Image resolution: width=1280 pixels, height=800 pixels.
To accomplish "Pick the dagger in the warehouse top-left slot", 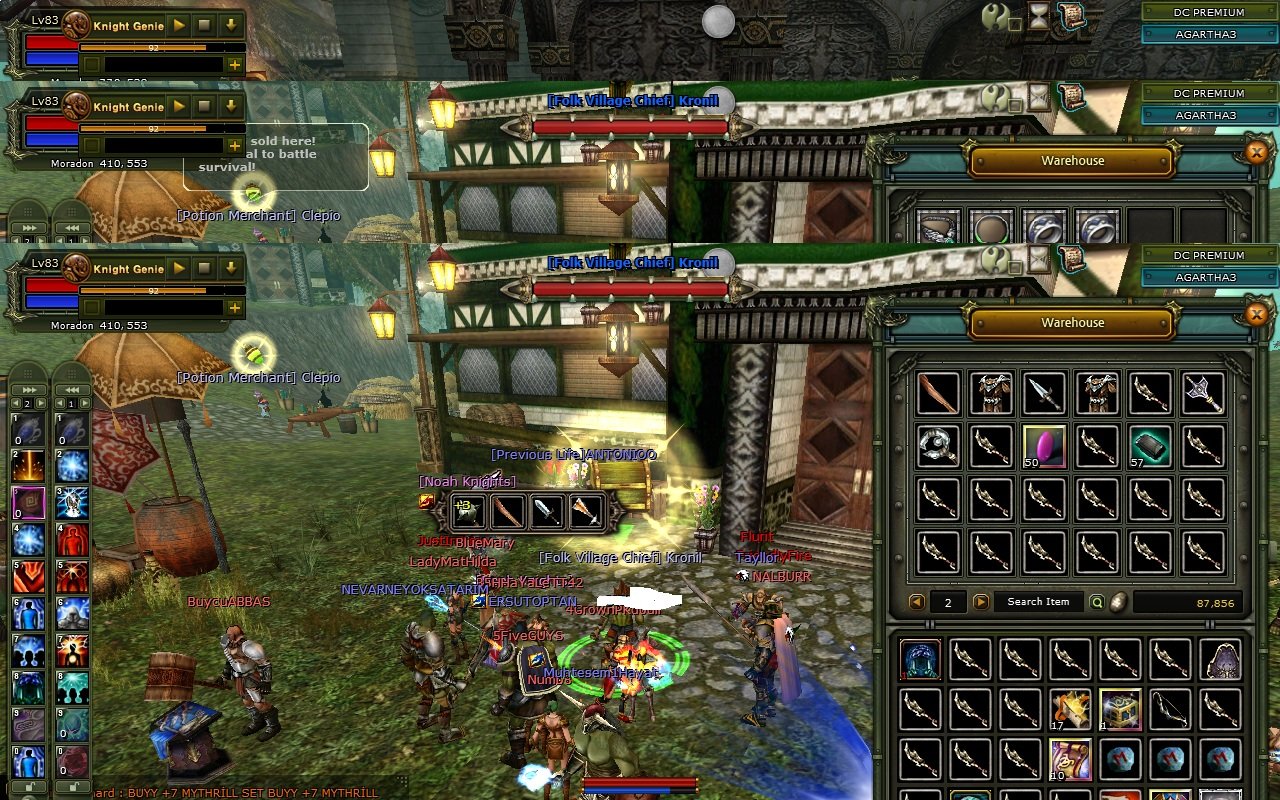I will pyautogui.click(x=937, y=393).
